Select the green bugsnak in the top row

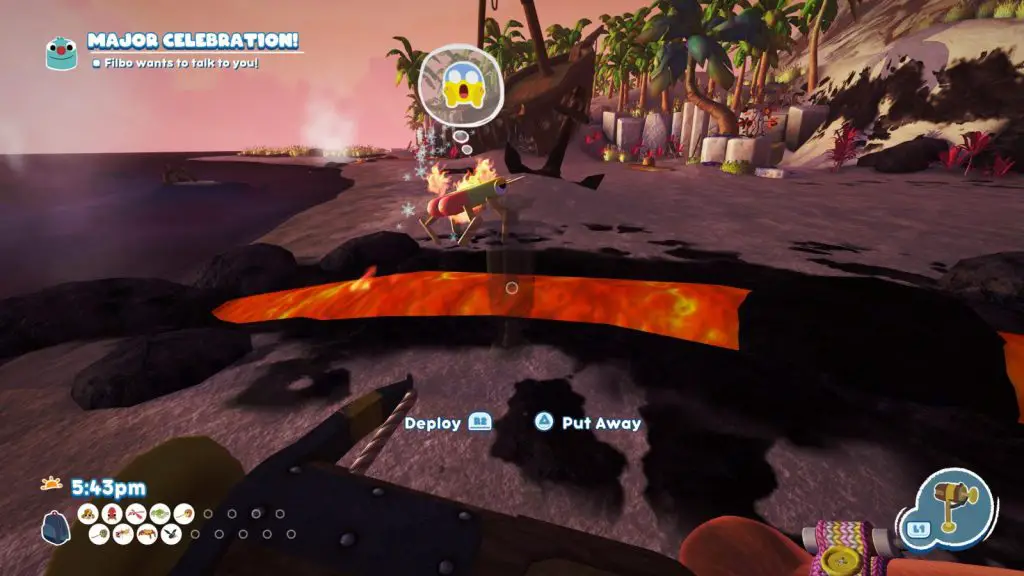point(158,514)
